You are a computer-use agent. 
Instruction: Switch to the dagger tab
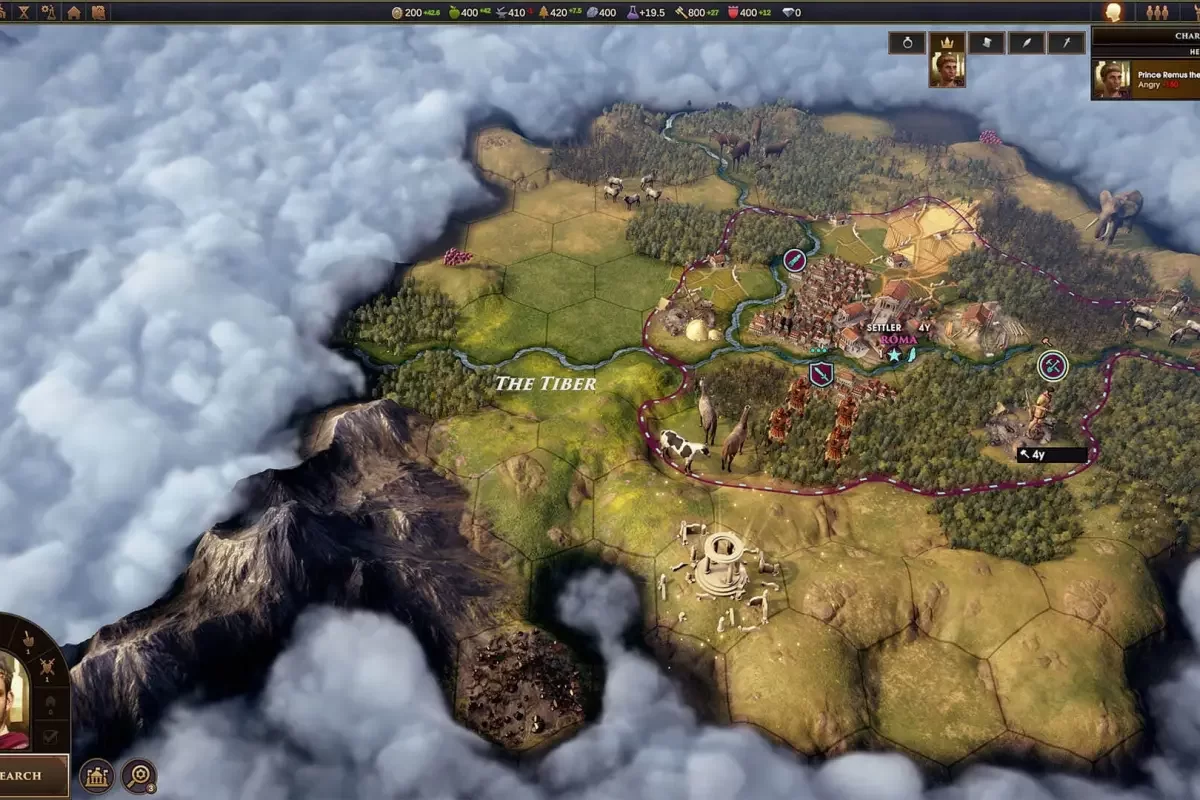(x=1066, y=42)
